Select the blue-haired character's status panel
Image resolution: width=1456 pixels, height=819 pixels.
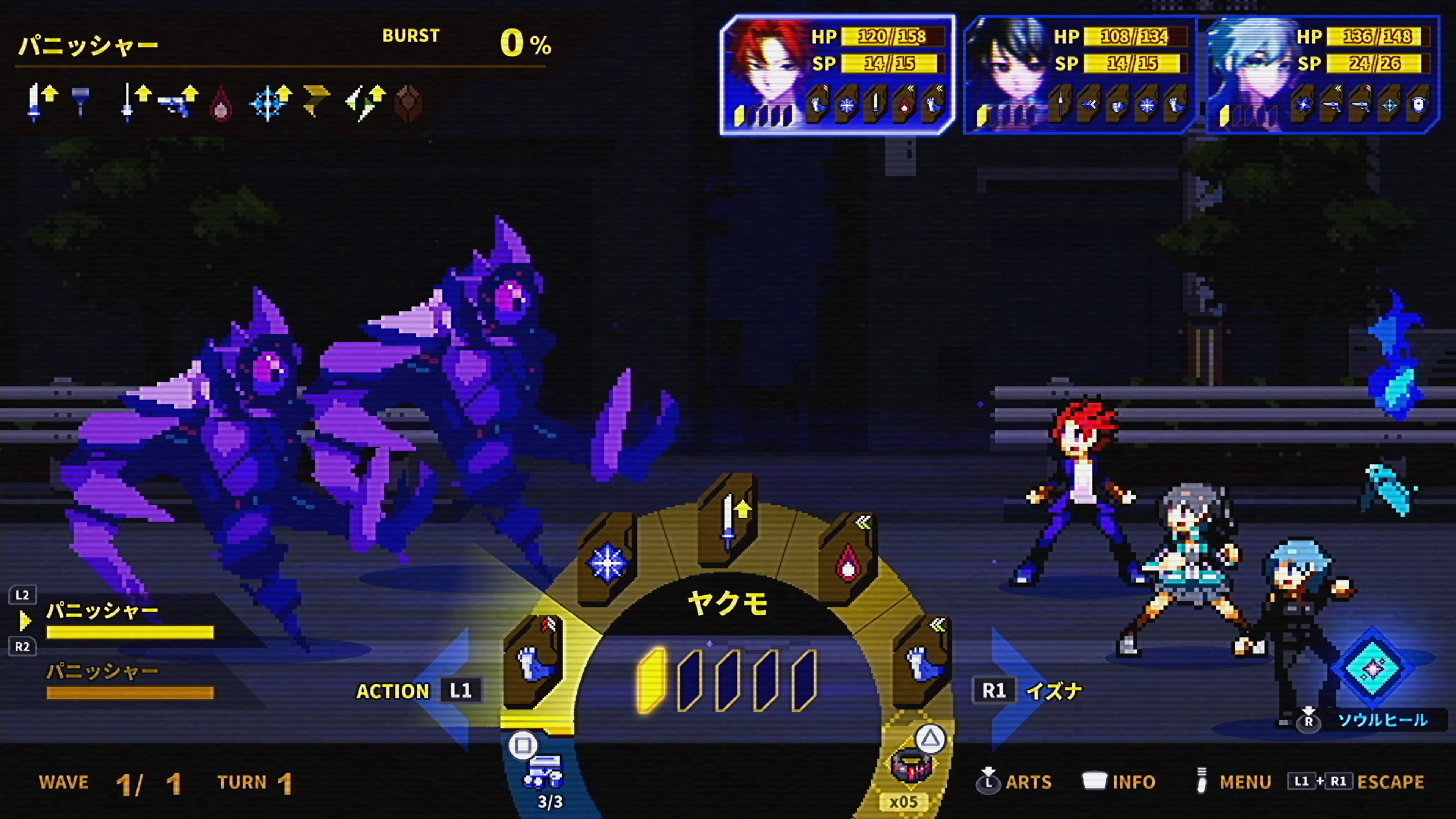pos(1323,75)
